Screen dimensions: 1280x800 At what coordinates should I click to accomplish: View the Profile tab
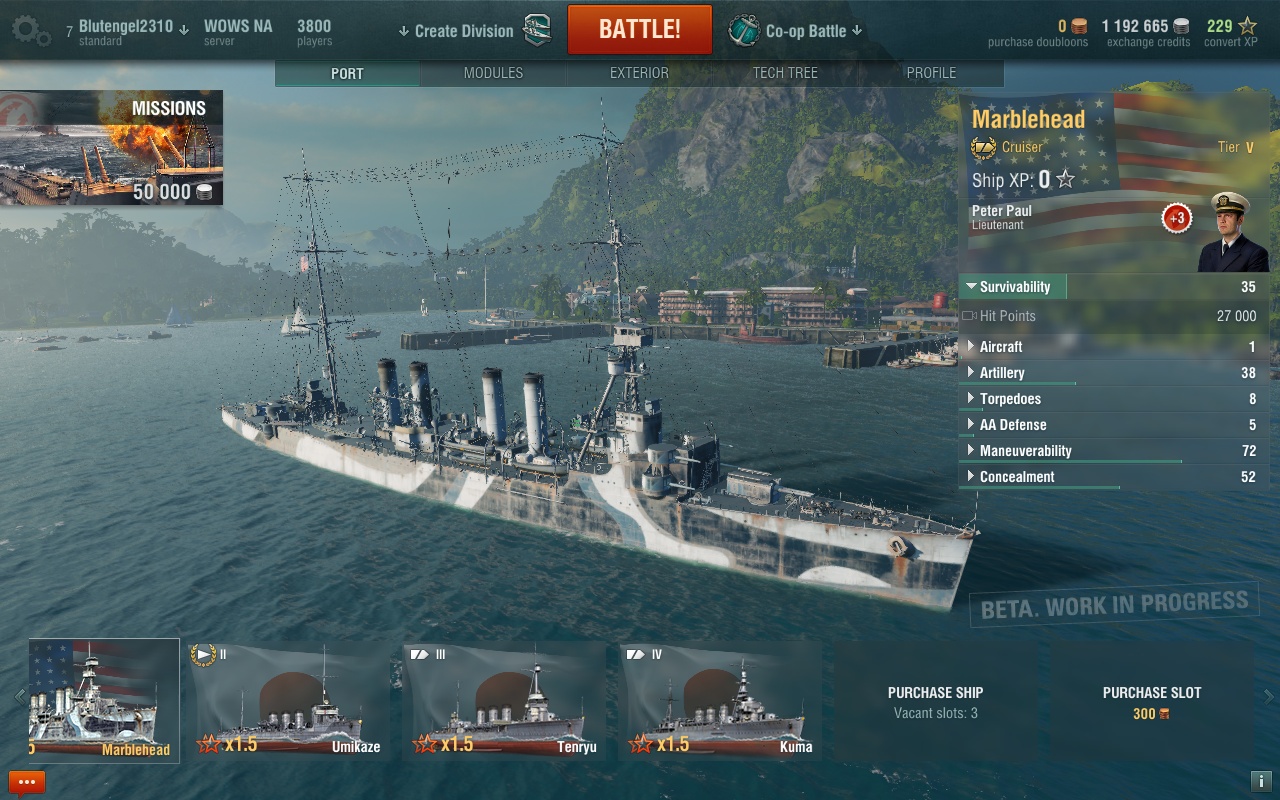click(931, 73)
